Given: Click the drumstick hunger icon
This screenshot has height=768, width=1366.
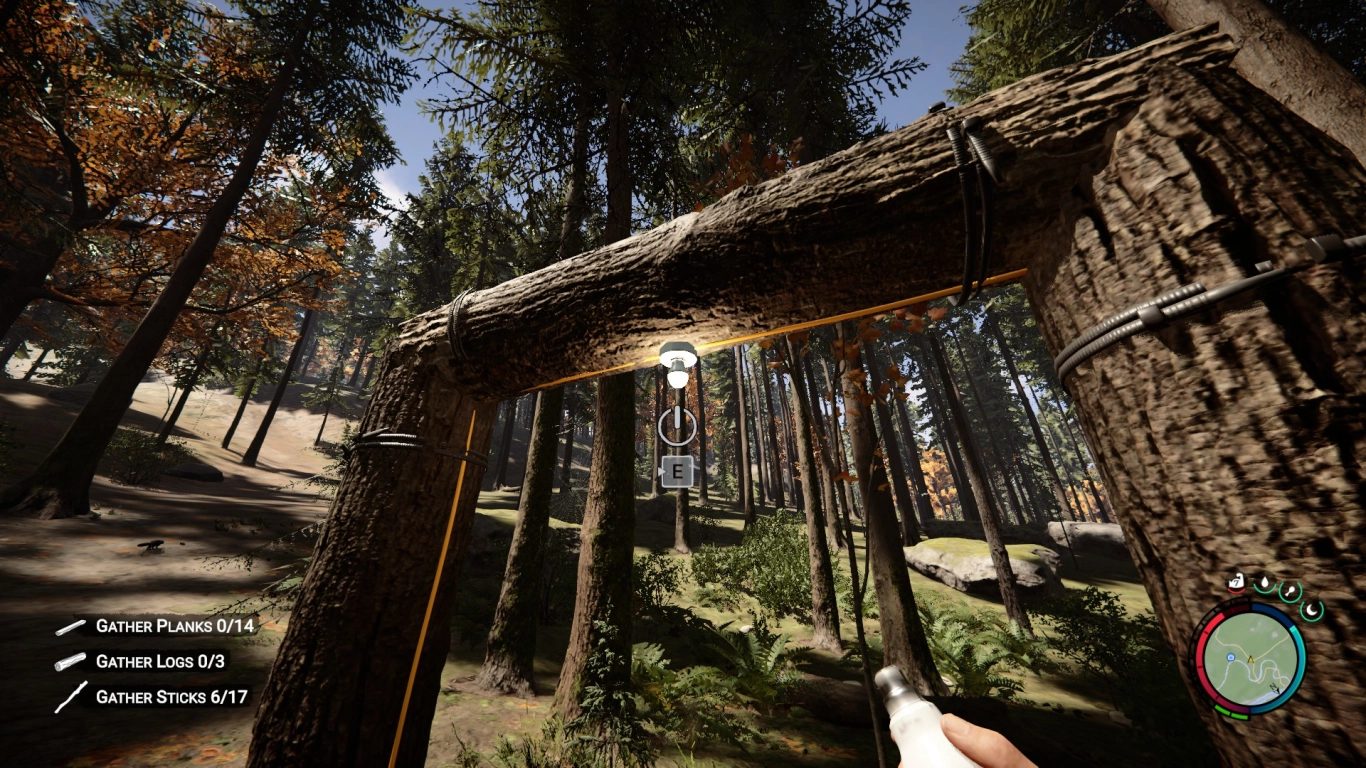Looking at the screenshot, I should point(1290,592).
